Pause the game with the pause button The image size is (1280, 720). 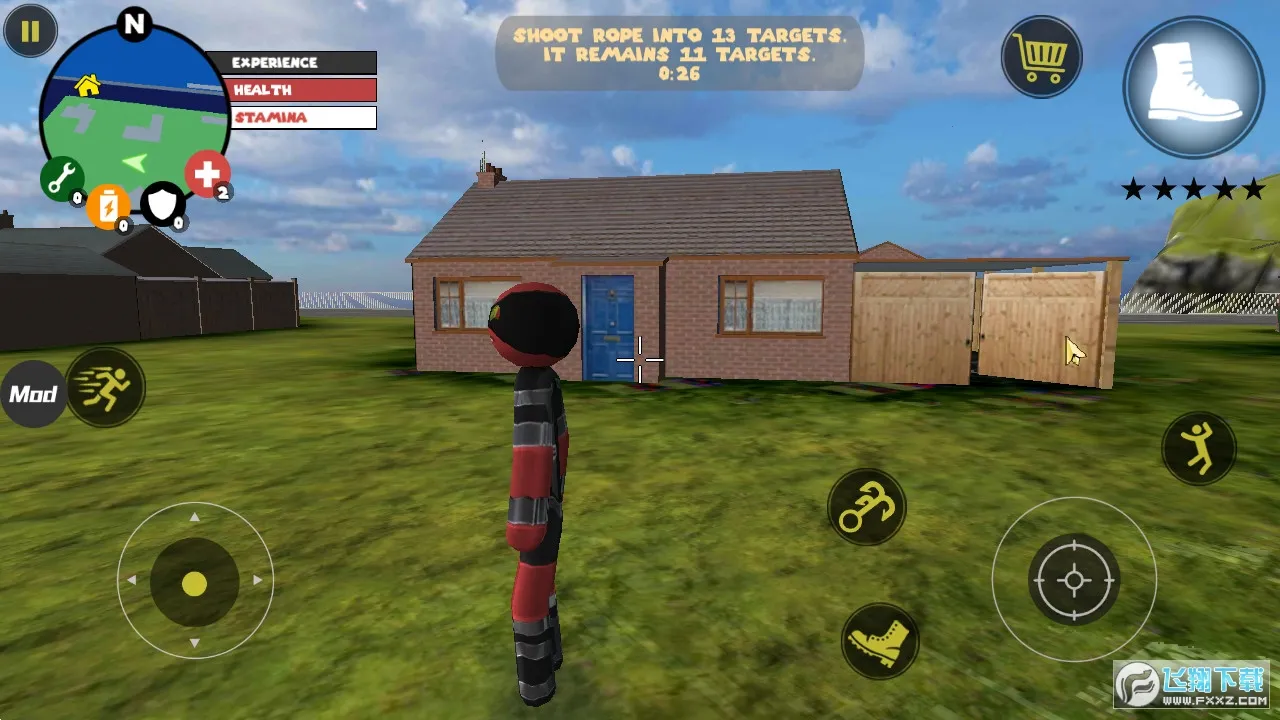pyautogui.click(x=30, y=32)
